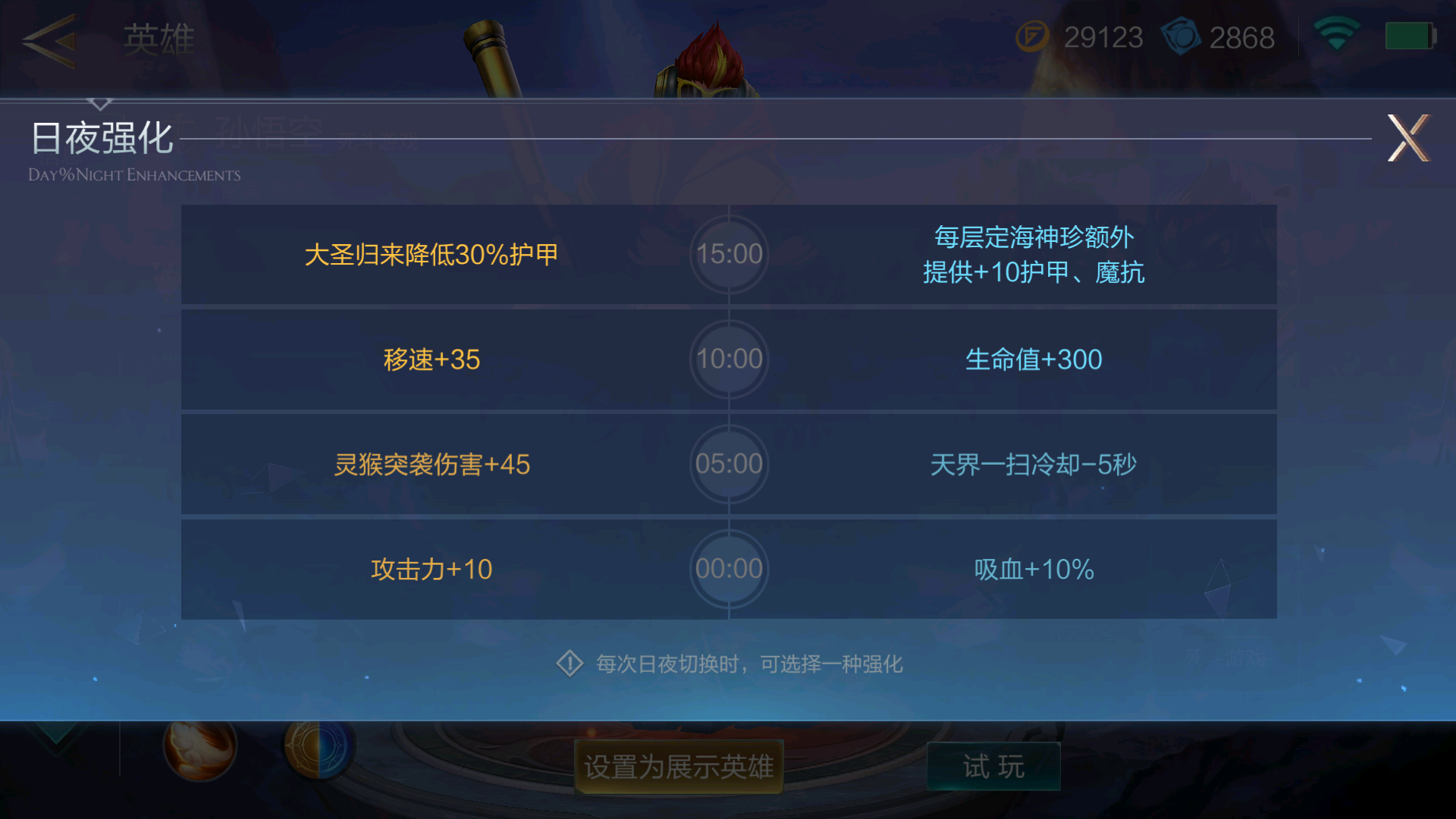Select the 大圣归来降低30%护甲 enhancement

[432, 255]
